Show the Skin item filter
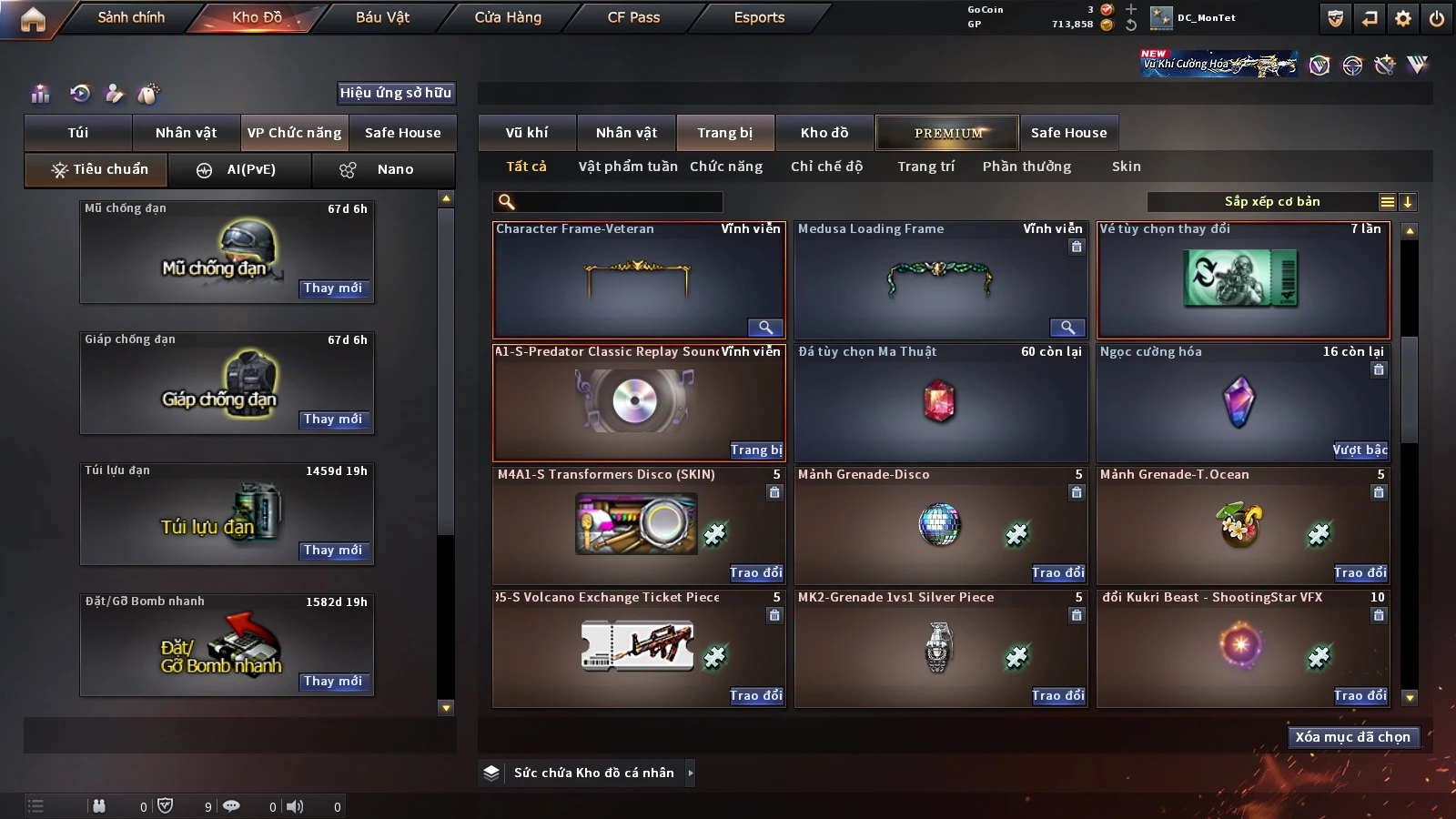The image size is (1456, 819). (x=1126, y=167)
